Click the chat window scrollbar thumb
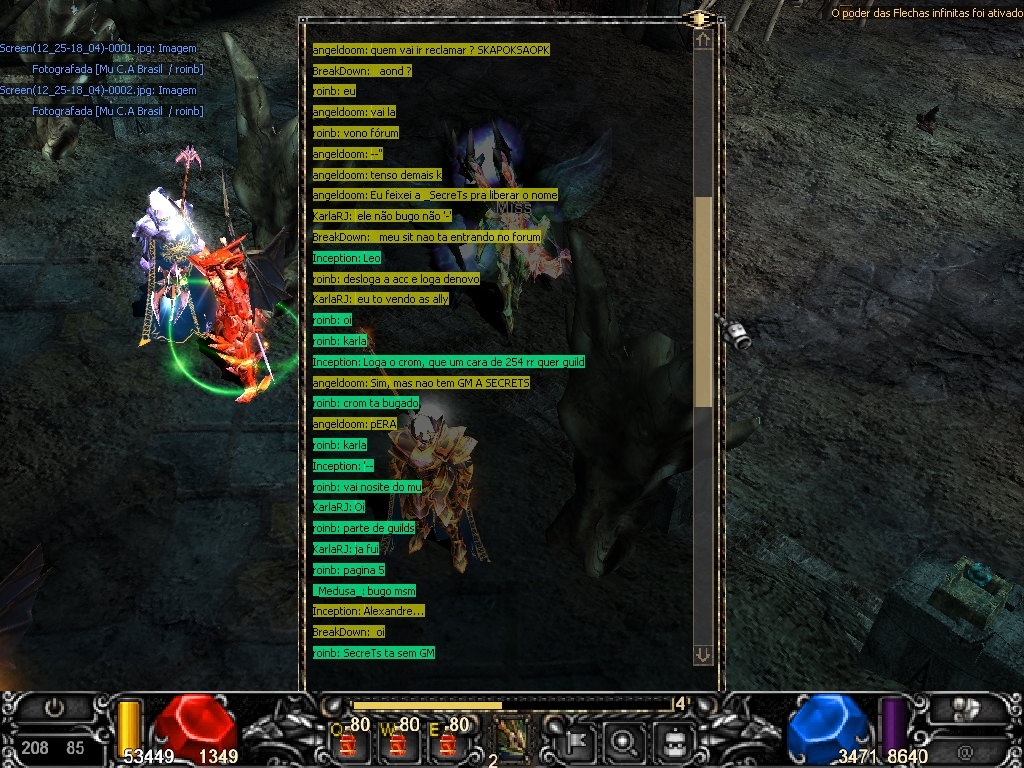This screenshot has height=768, width=1024. (704, 300)
